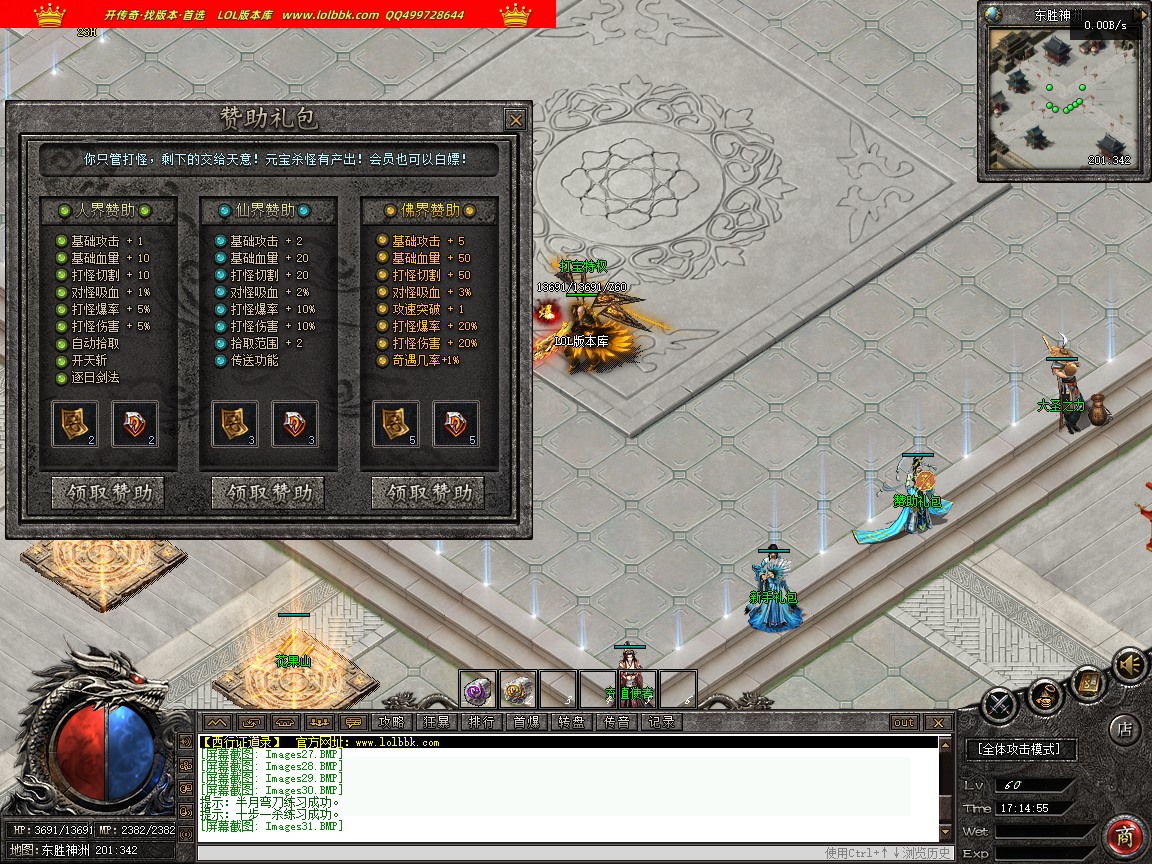The height and width of the screenshot is (864, 1152).
Task: Open the crossed swords icon
Action: 1000,705
